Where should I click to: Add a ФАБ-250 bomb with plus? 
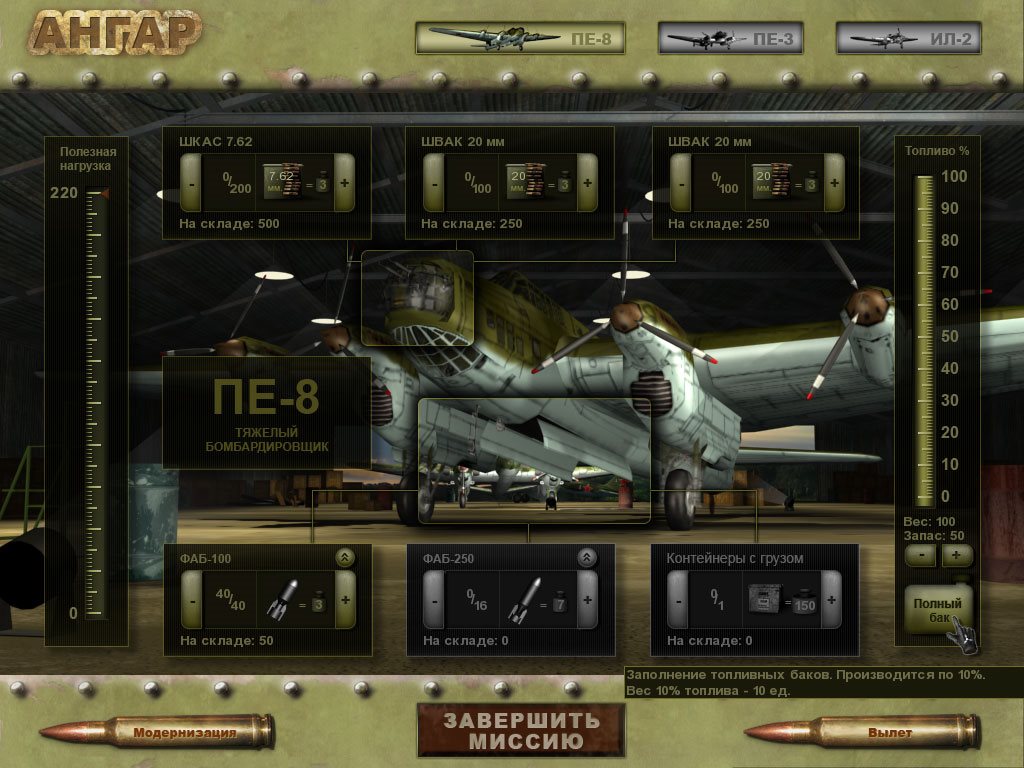[x=587, y=600]
